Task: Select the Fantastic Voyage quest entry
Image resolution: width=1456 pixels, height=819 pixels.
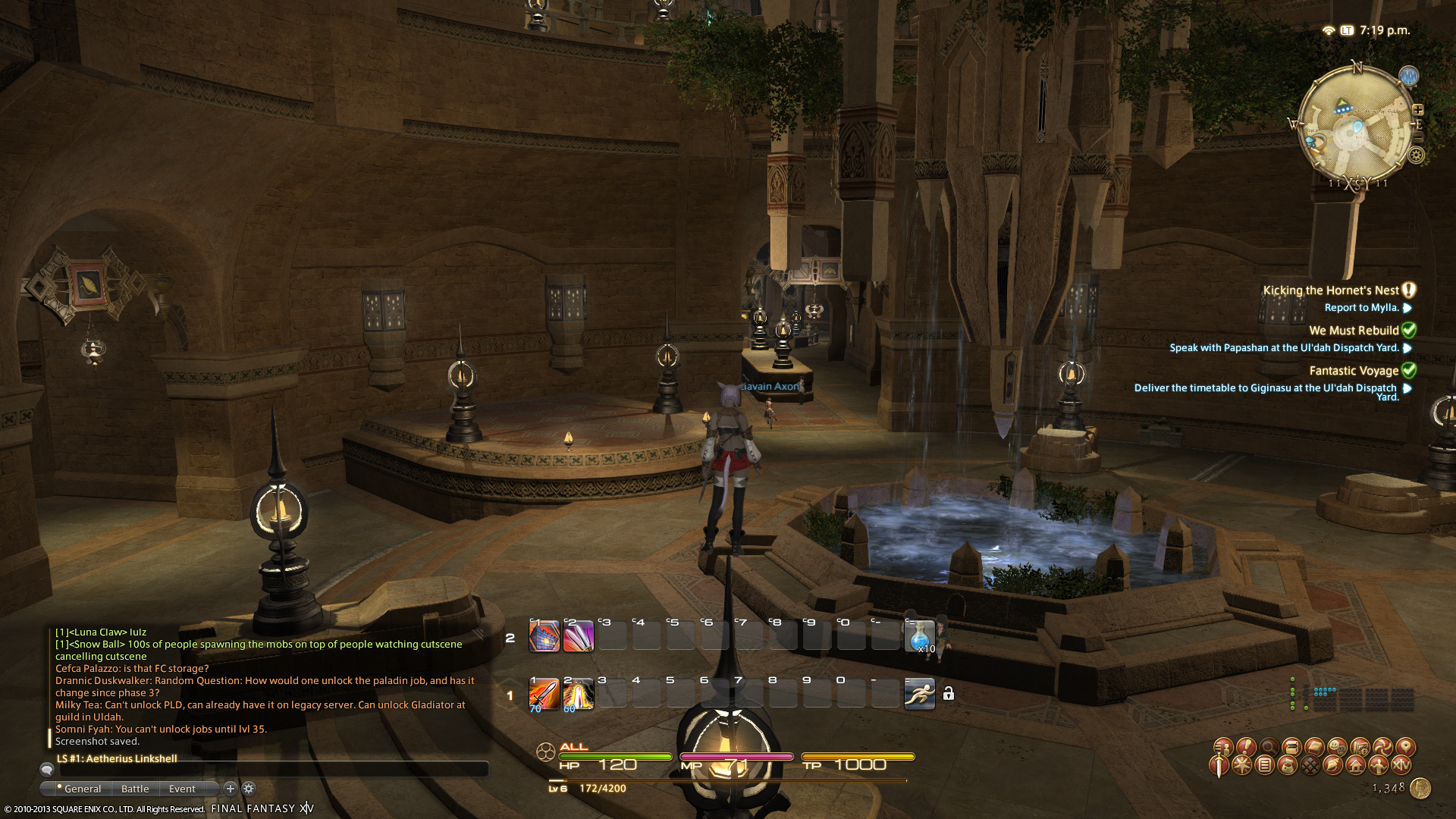Action: point(1354,371)
